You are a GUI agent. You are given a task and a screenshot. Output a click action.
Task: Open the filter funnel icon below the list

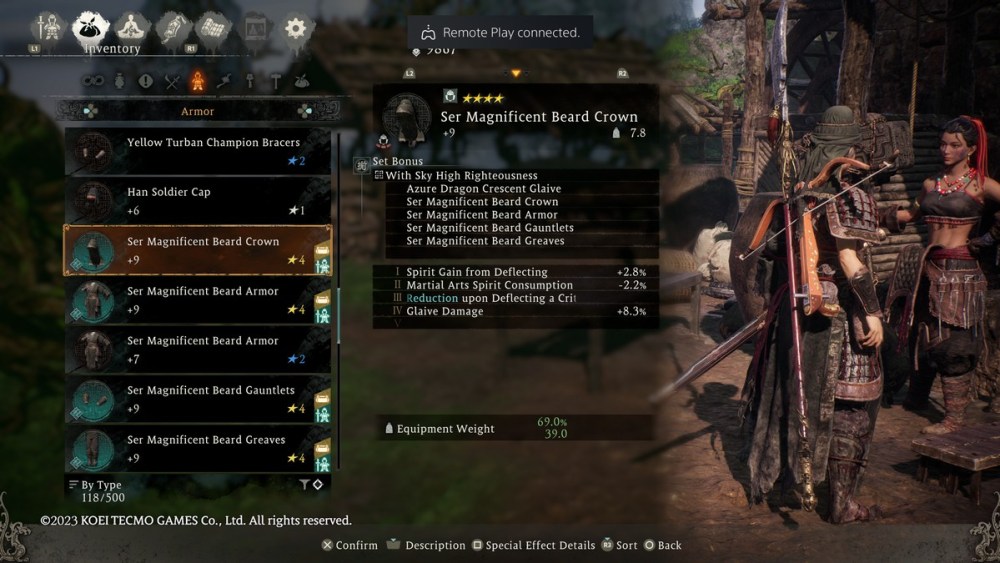304,485
